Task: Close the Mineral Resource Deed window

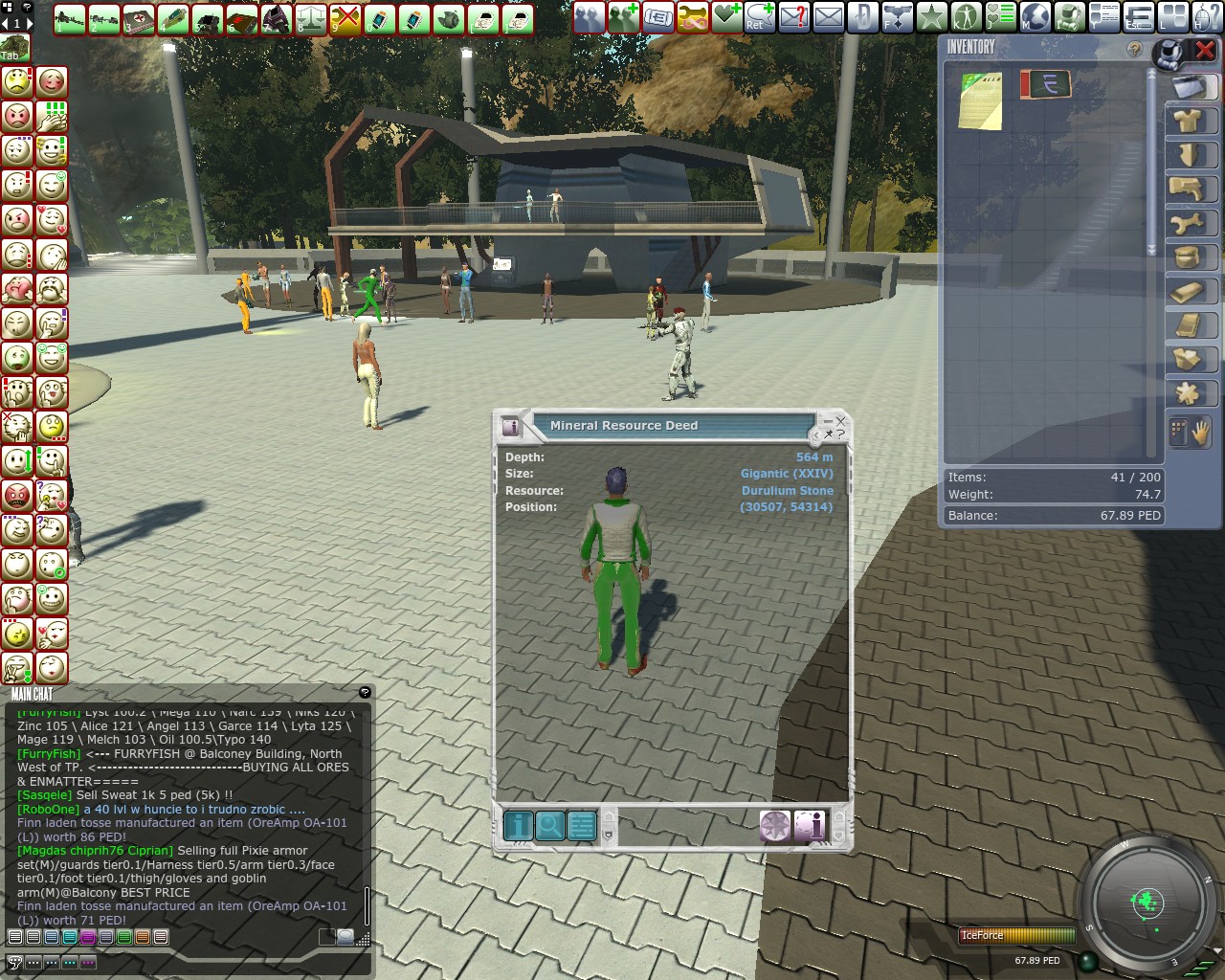Action: [x=841, y=420]
